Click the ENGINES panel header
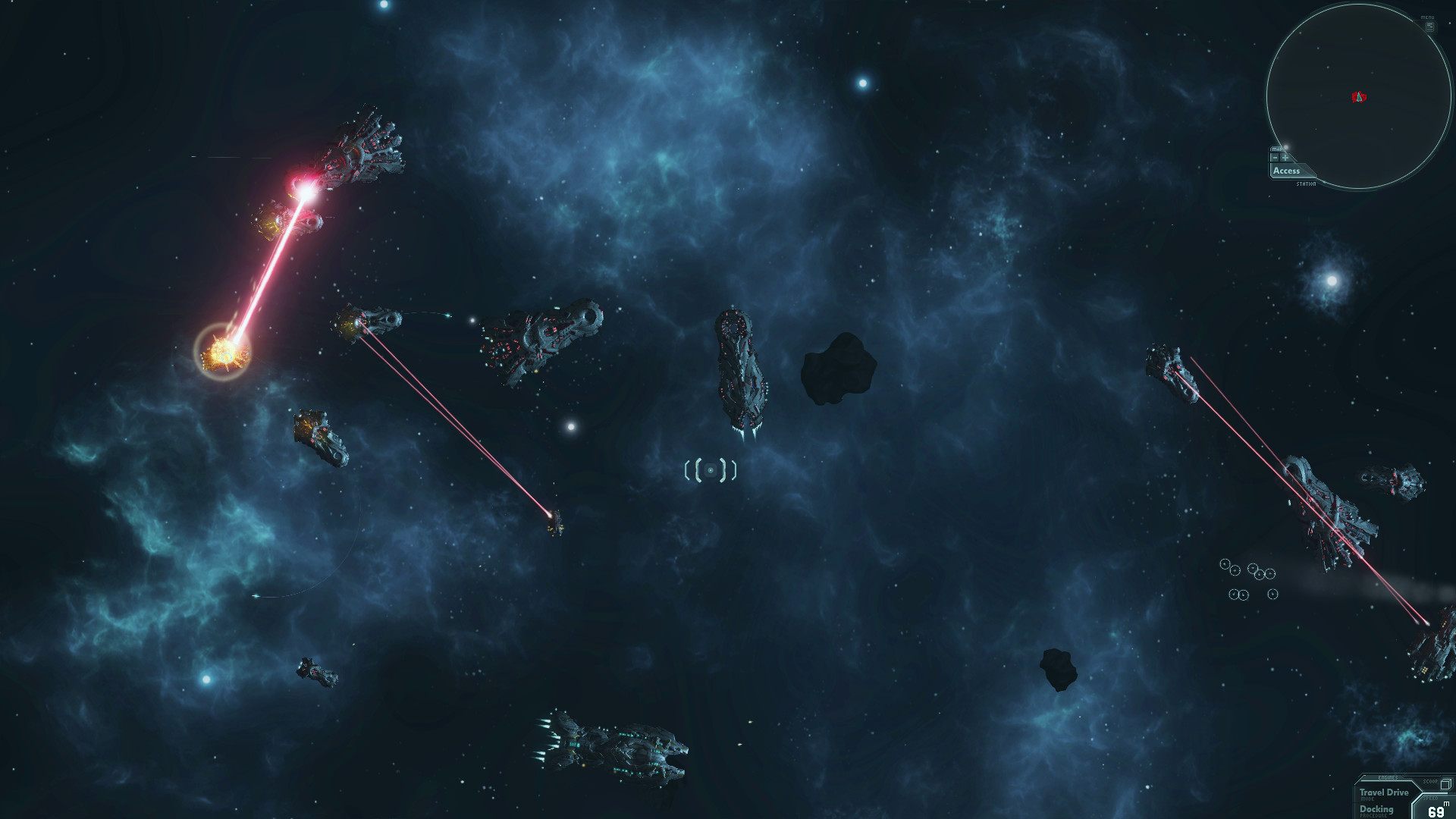 [x=1389, y=778]
